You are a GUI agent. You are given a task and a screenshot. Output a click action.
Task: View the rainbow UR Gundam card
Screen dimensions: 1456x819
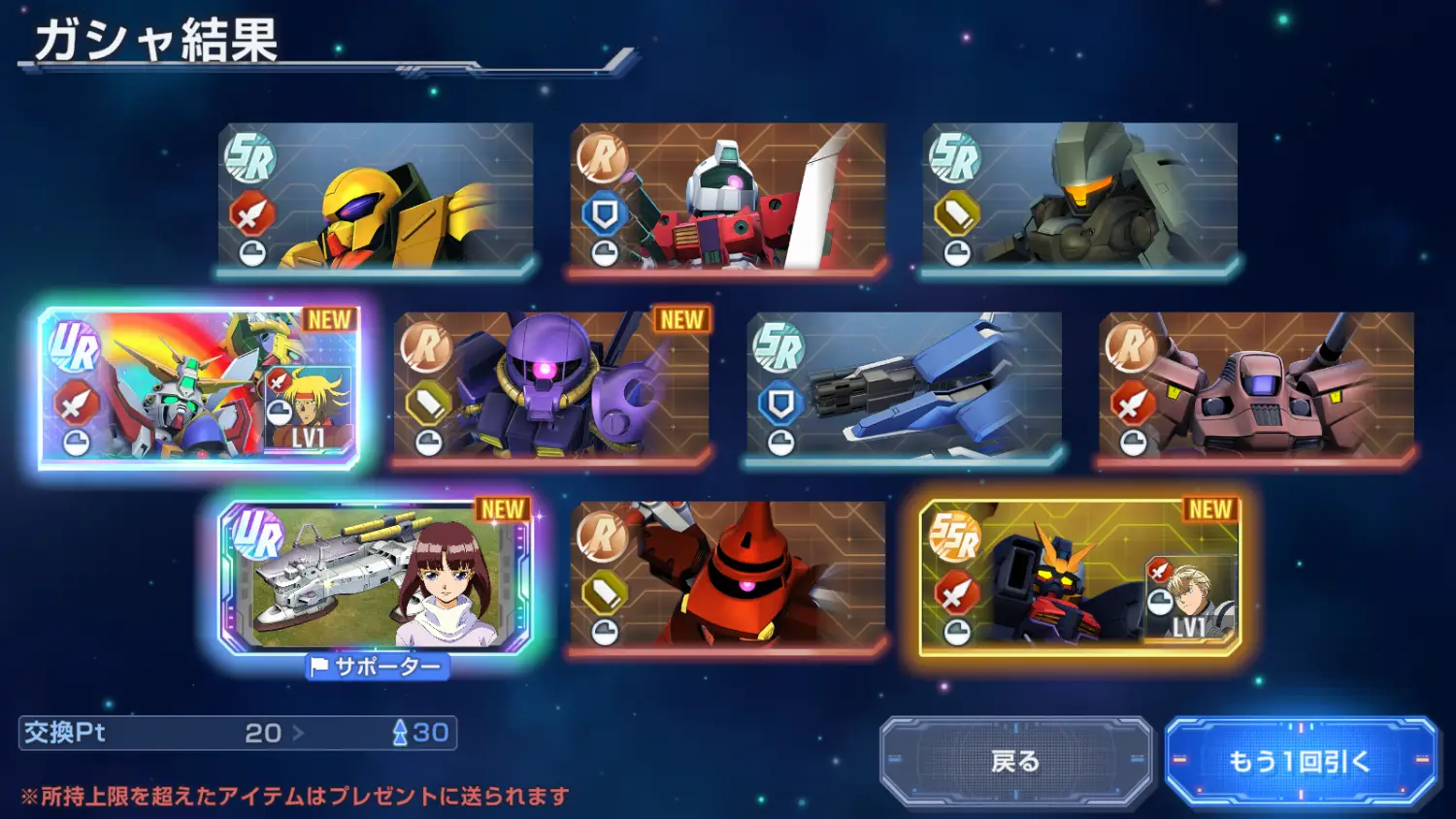click(x=199, y=386)
